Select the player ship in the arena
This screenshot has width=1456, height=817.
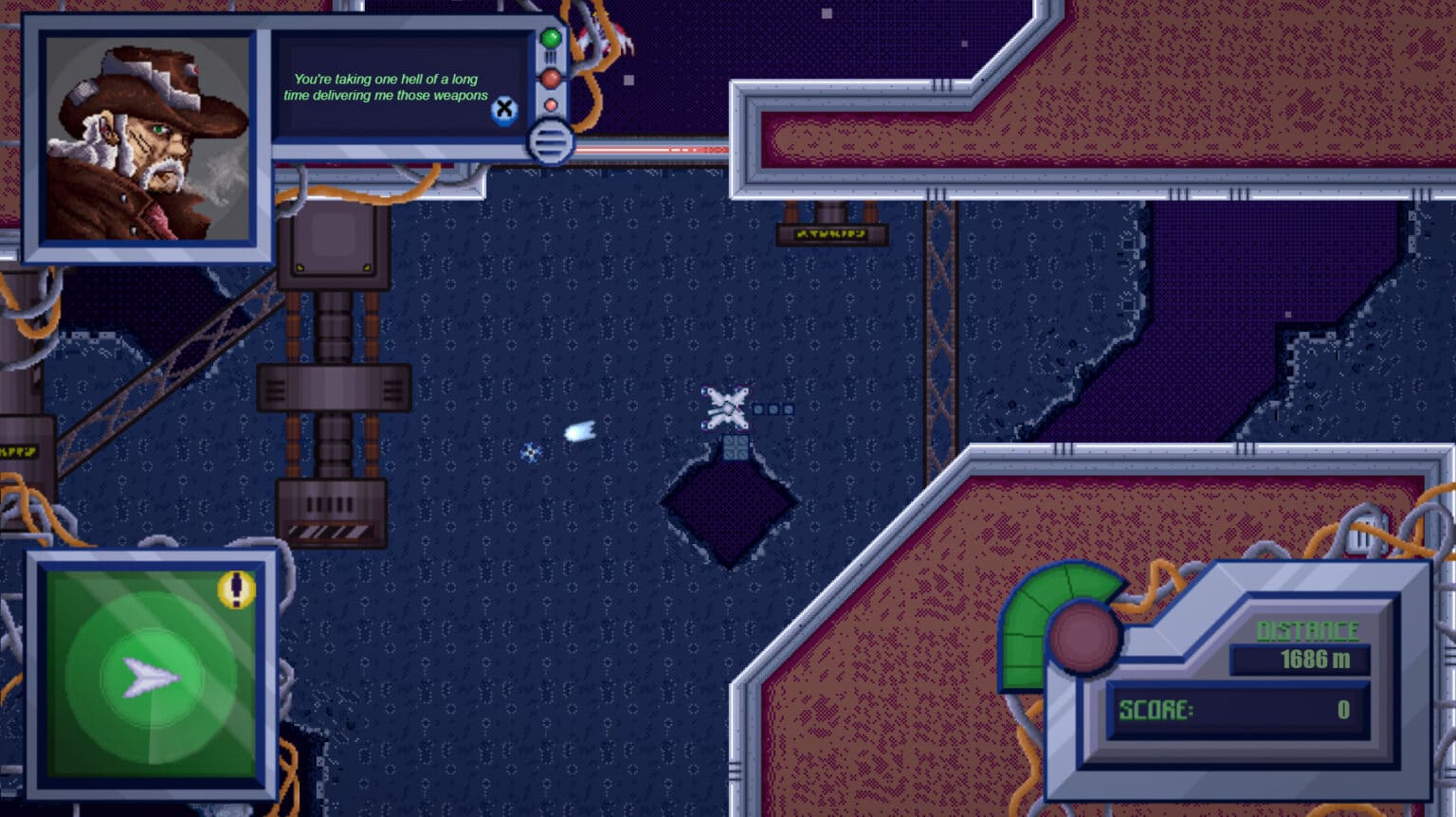[725, 406]
